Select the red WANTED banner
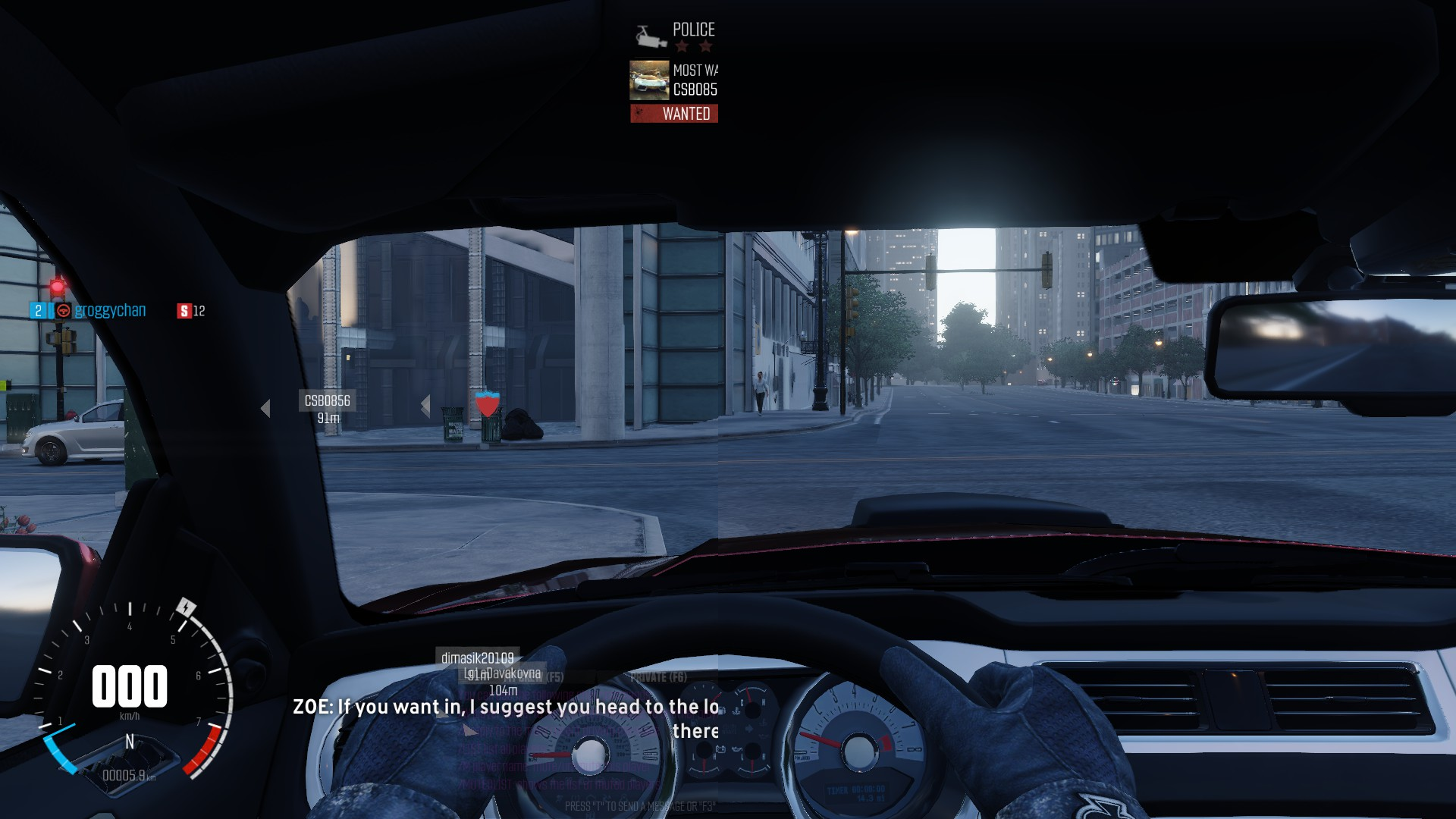The width and height of the screenshot is (1456, 819). pos(674,114)
